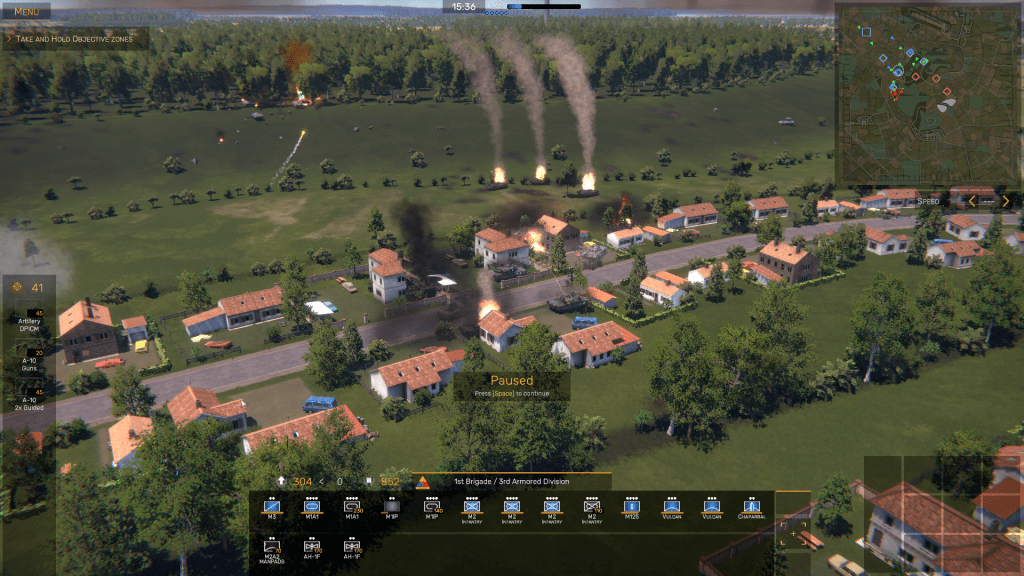This screenshot has height=576, width=1024.
Task: Click the 3rd Armored Division emblem
Action: tap(422, 482)
